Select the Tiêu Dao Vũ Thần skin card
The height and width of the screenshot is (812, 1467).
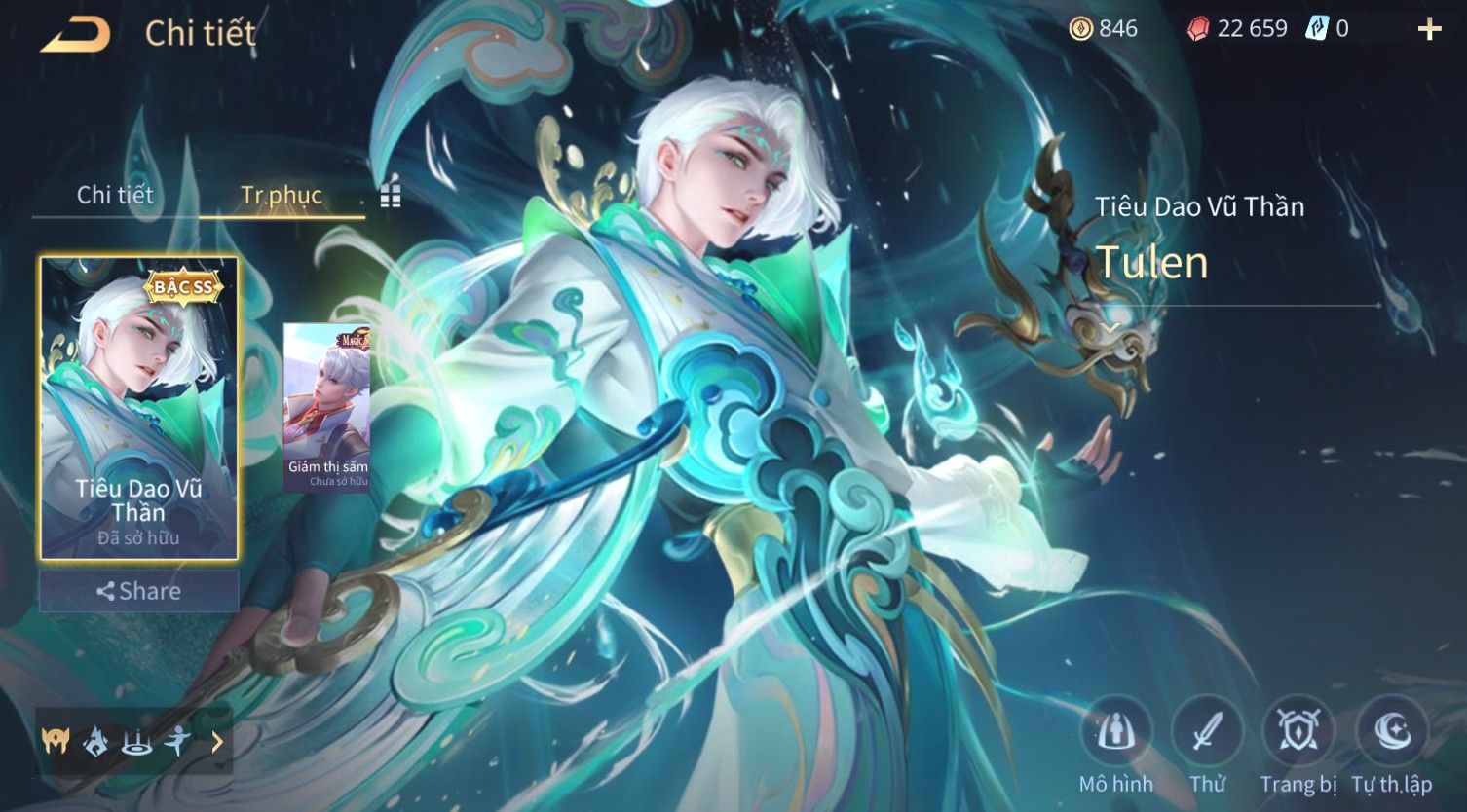tap(138, 409)
